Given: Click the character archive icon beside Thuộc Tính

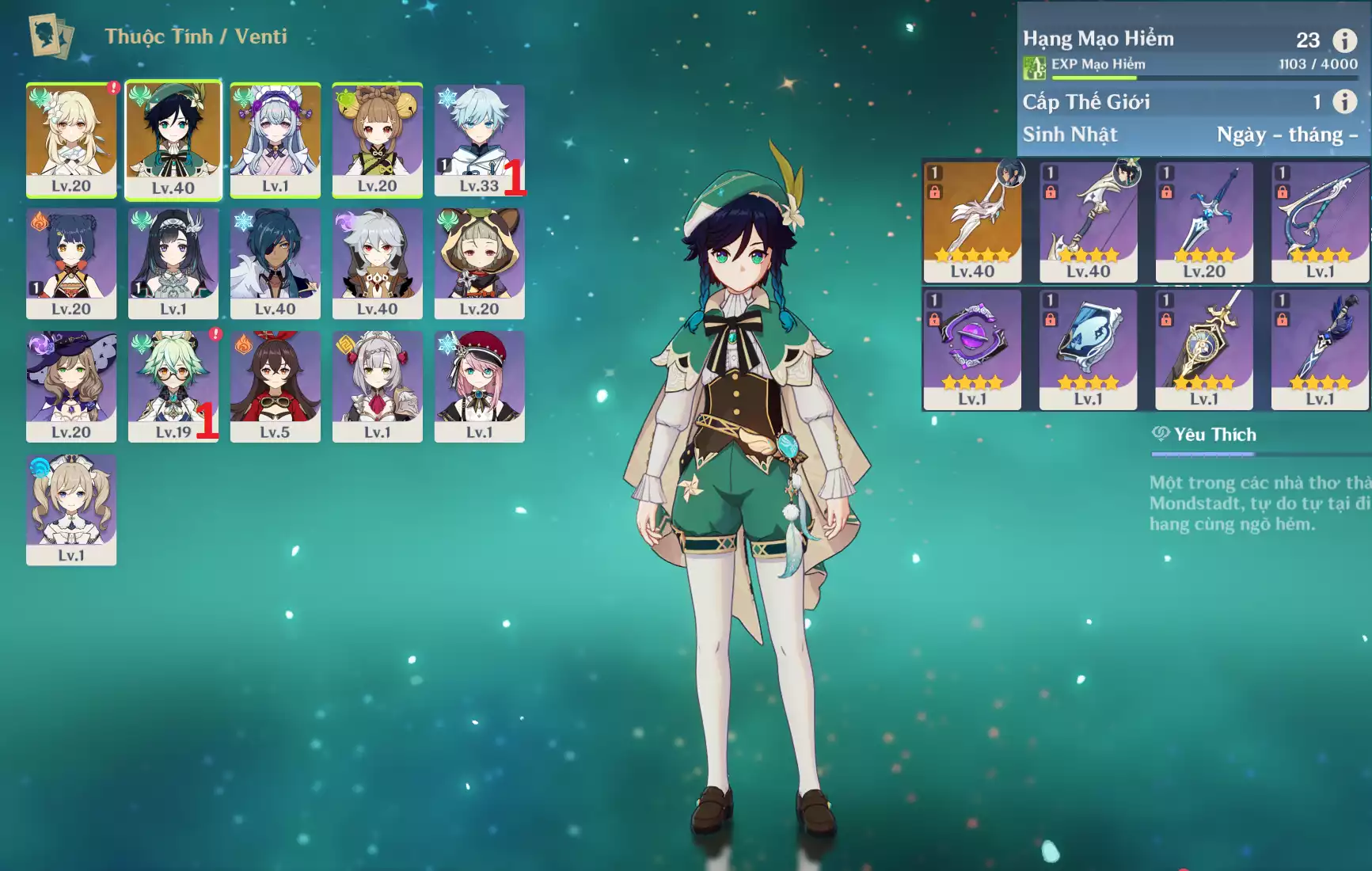Looking at the screenshot, I should (51, 36).
